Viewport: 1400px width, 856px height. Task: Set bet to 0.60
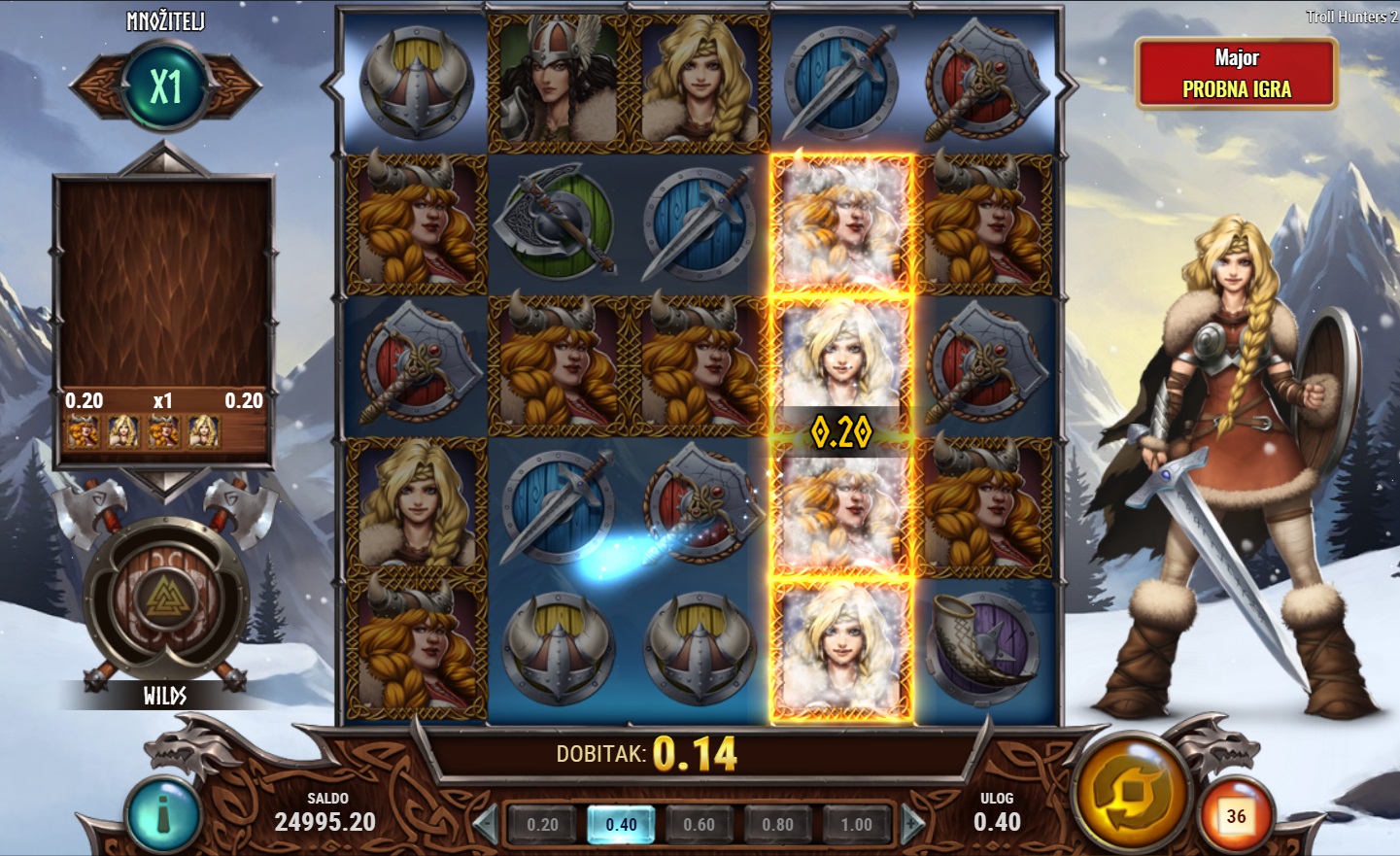699,825
